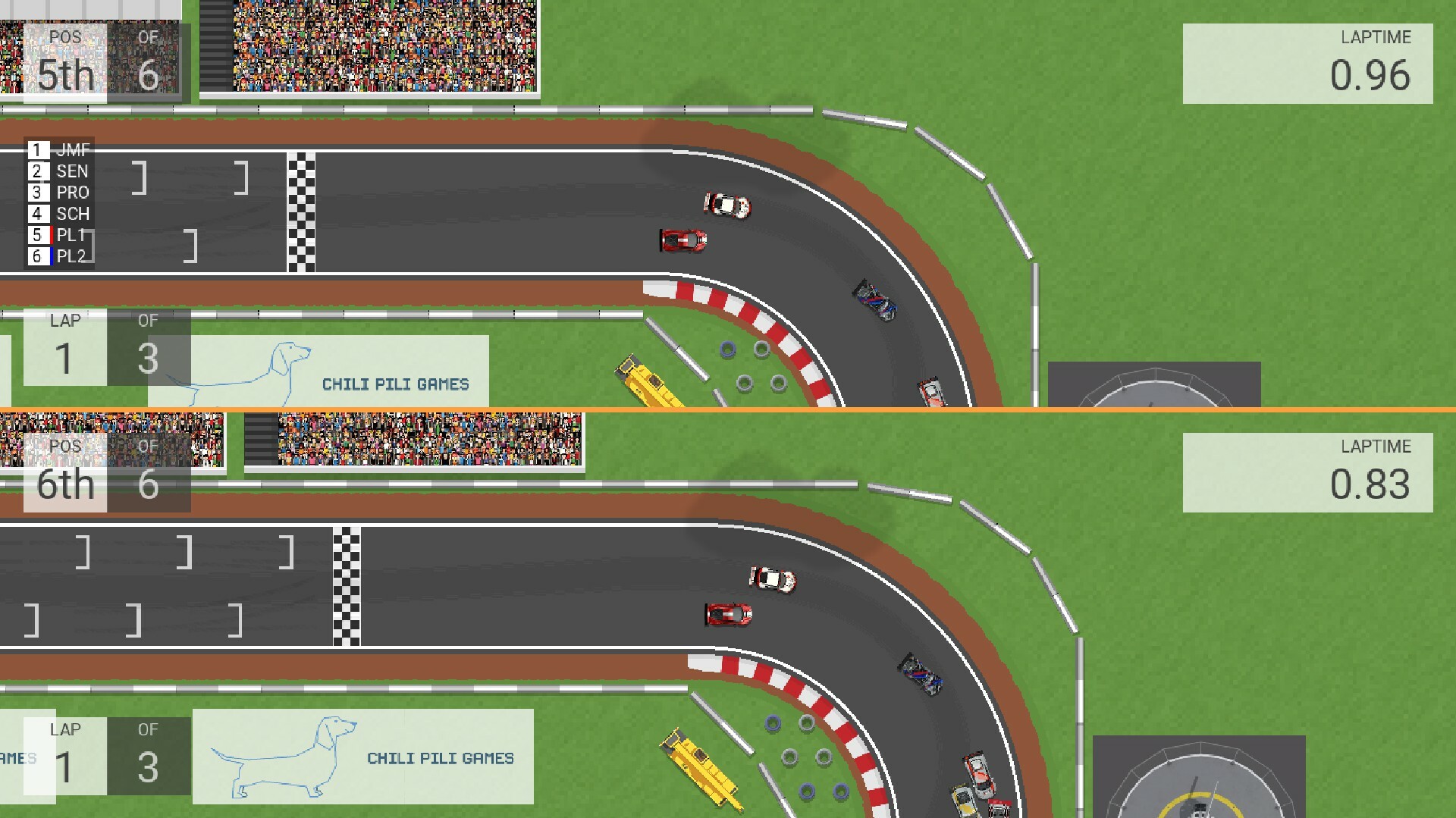The image size is (1456, 818).
Task: Select the red car on the top track
Action: [685, 239]
